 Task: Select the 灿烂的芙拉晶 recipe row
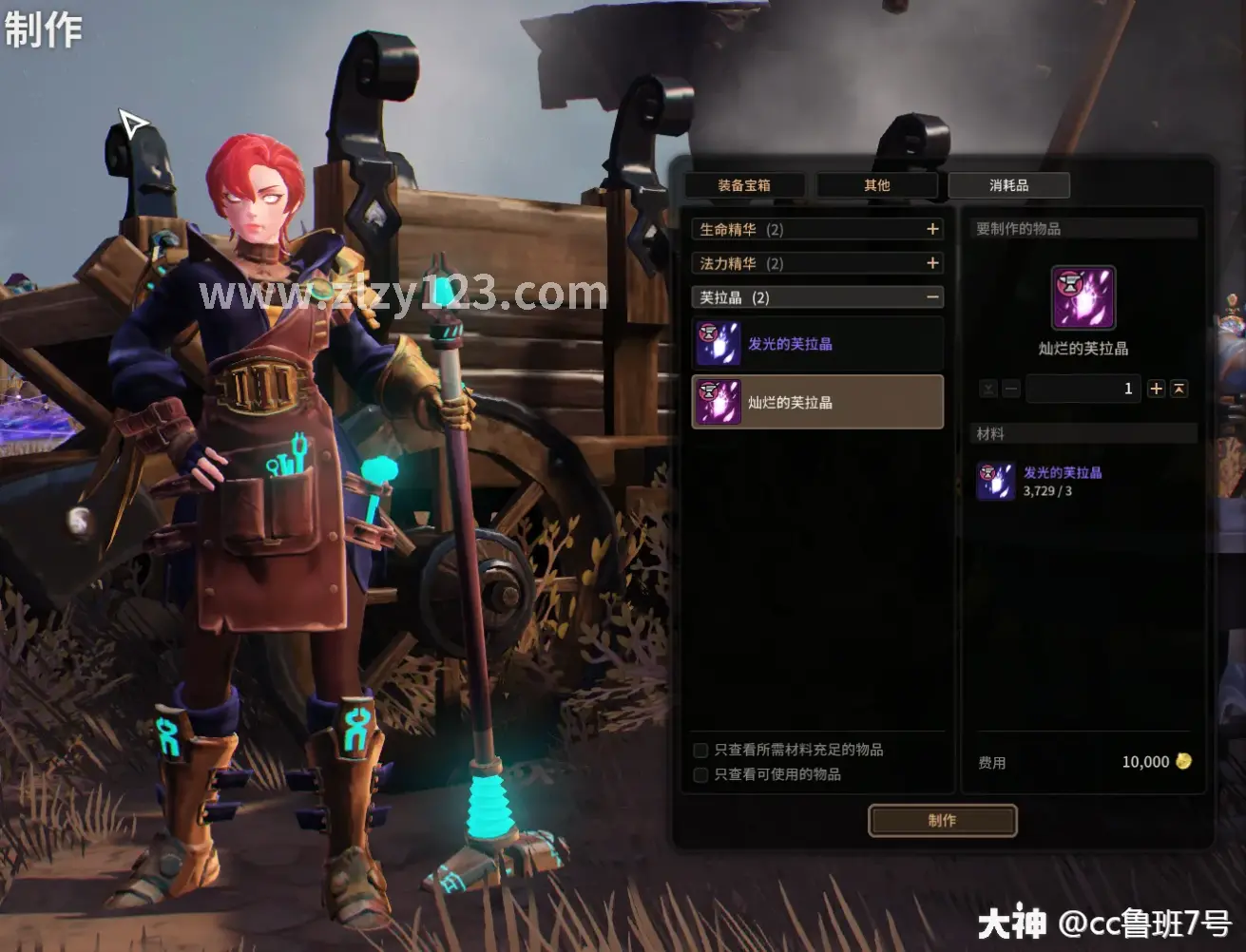(817, 402)
